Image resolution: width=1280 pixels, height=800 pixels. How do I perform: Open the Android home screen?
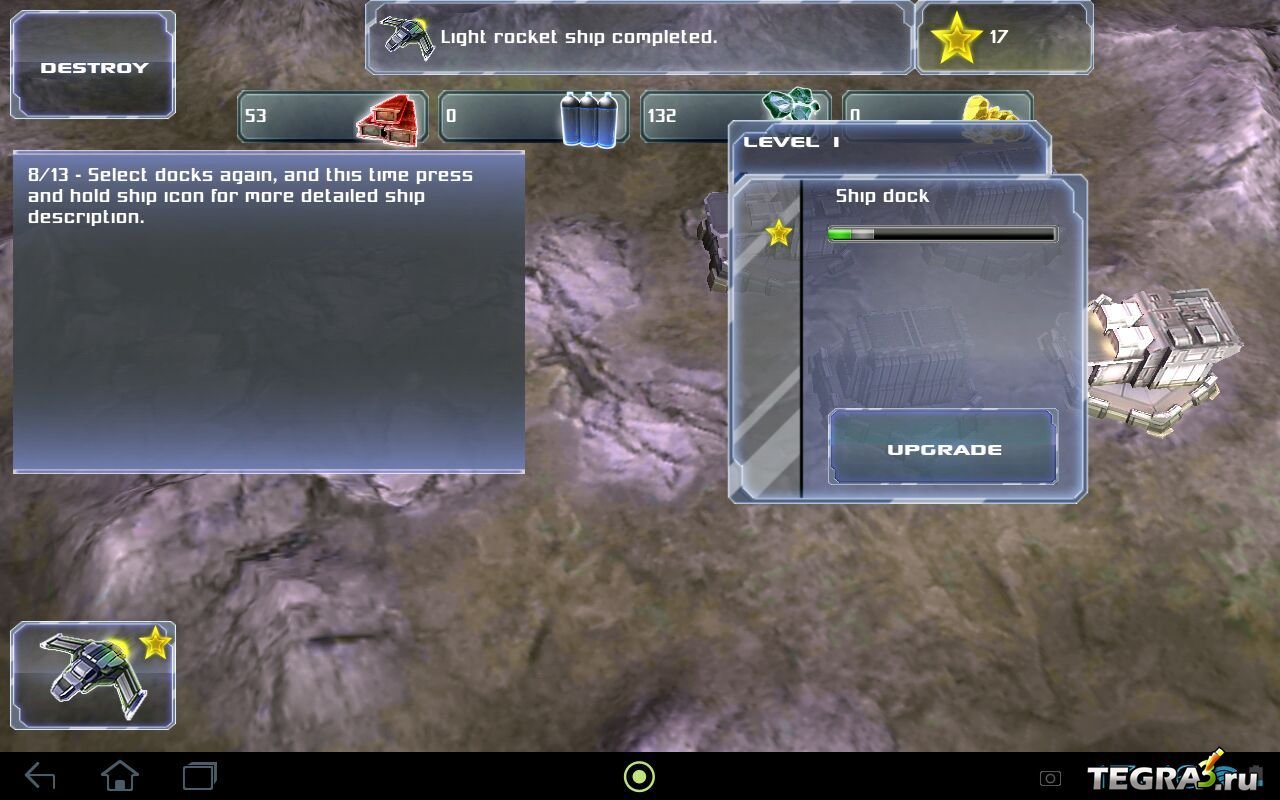[x=120, y=776]
